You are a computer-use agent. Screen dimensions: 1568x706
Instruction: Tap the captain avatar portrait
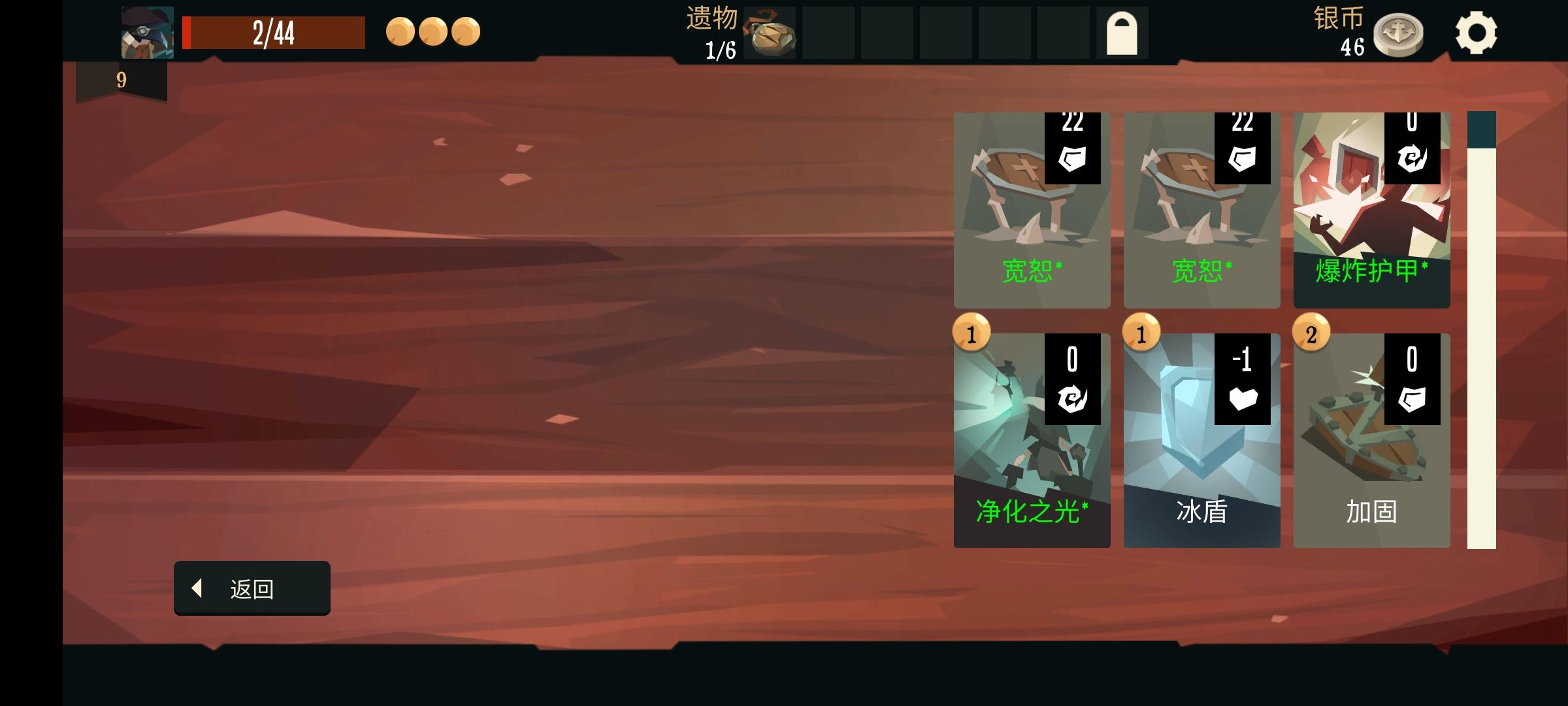[x=146, y=31]
